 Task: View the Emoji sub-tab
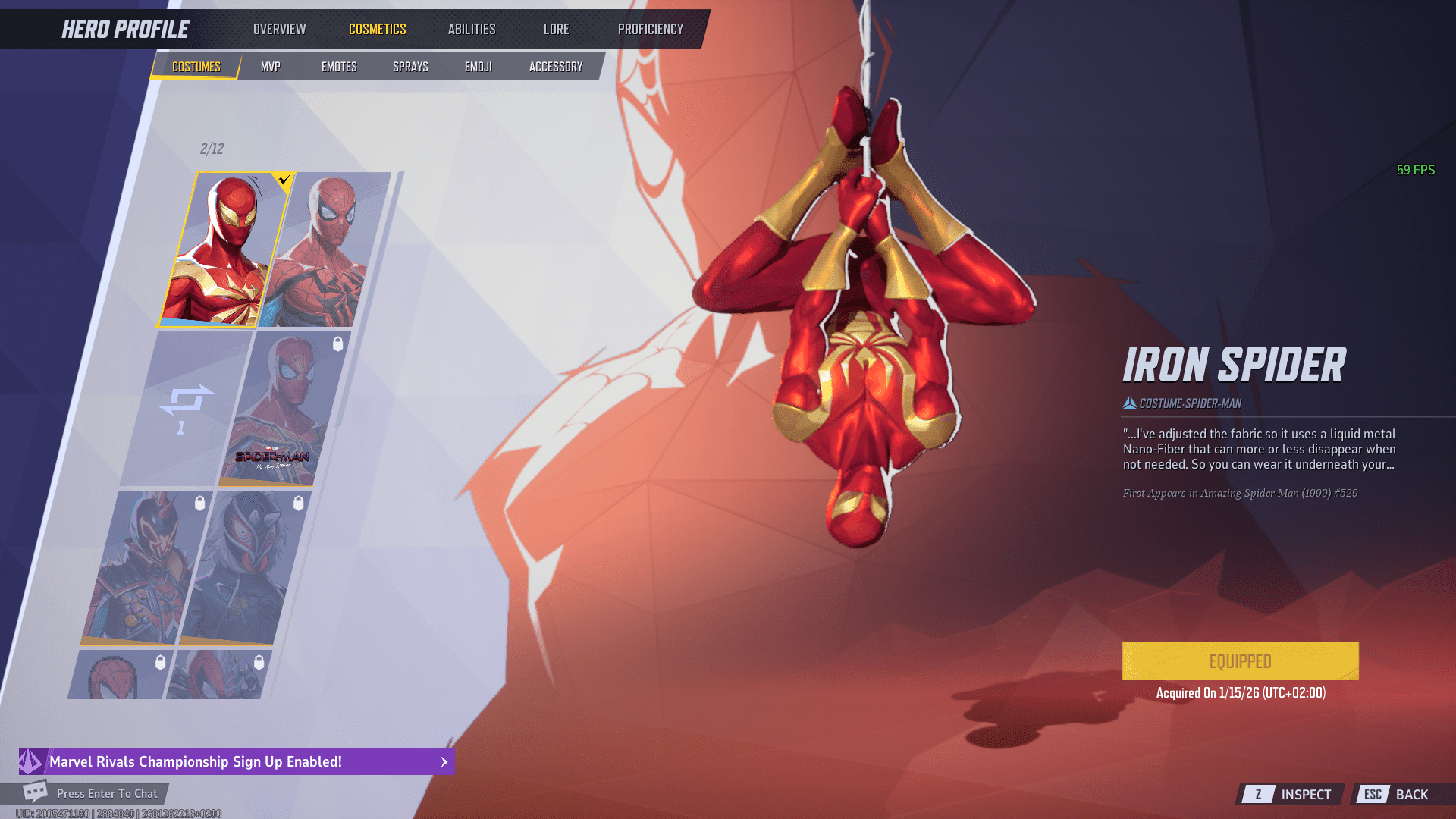click(x=478, y=67)
